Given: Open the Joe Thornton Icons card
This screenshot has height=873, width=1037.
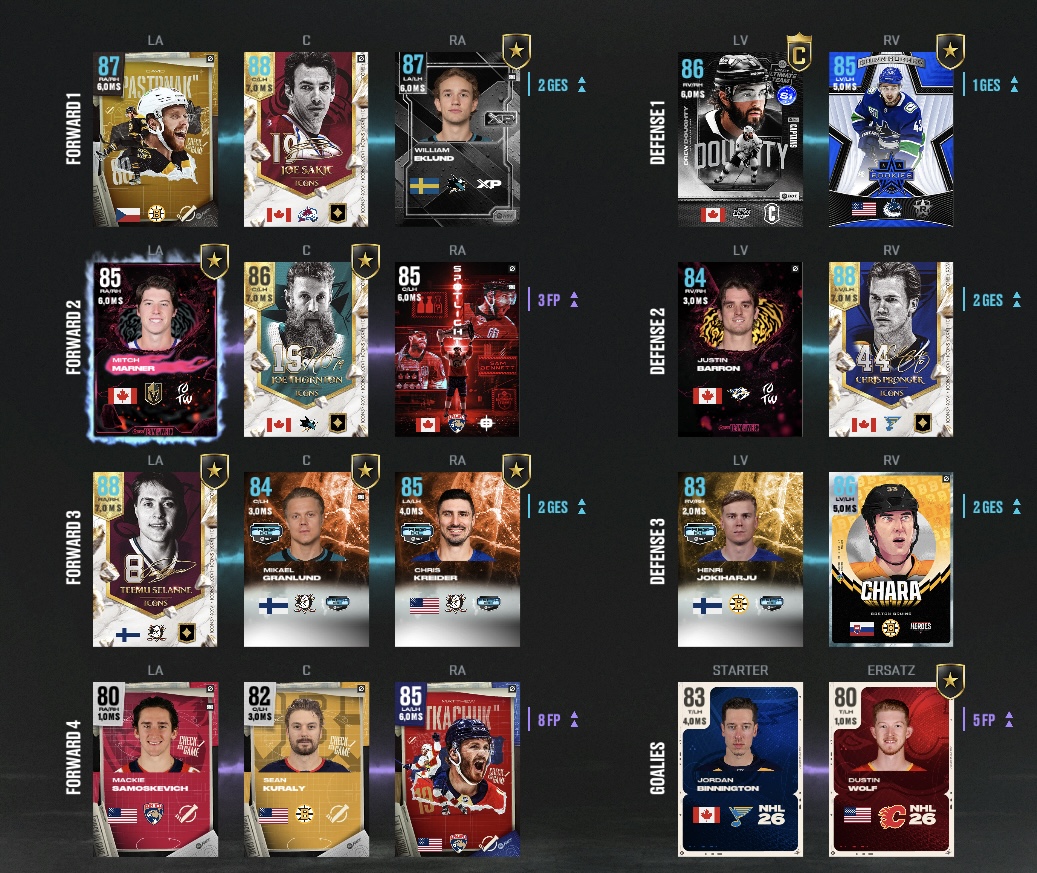Looking at the screenshot, I should (306, 349).
